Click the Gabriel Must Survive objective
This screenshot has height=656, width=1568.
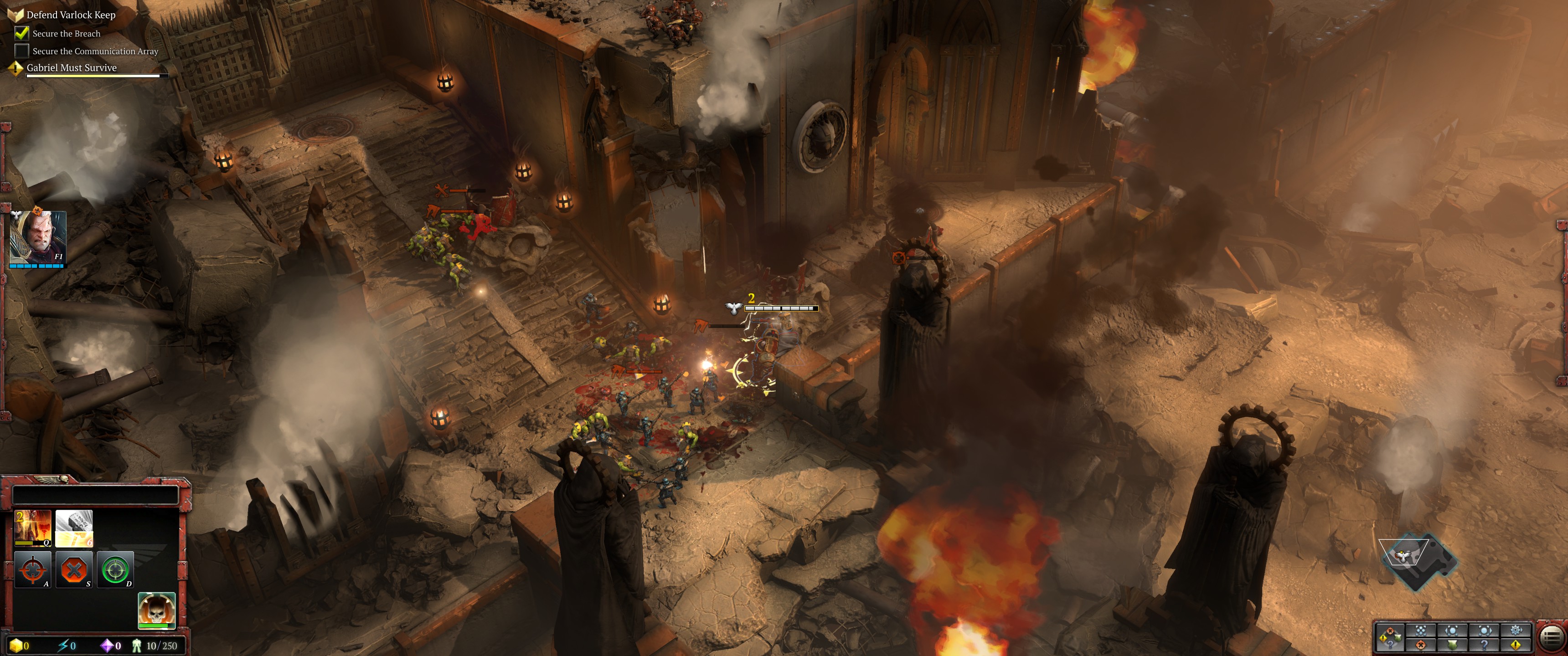tap(71, 67)
